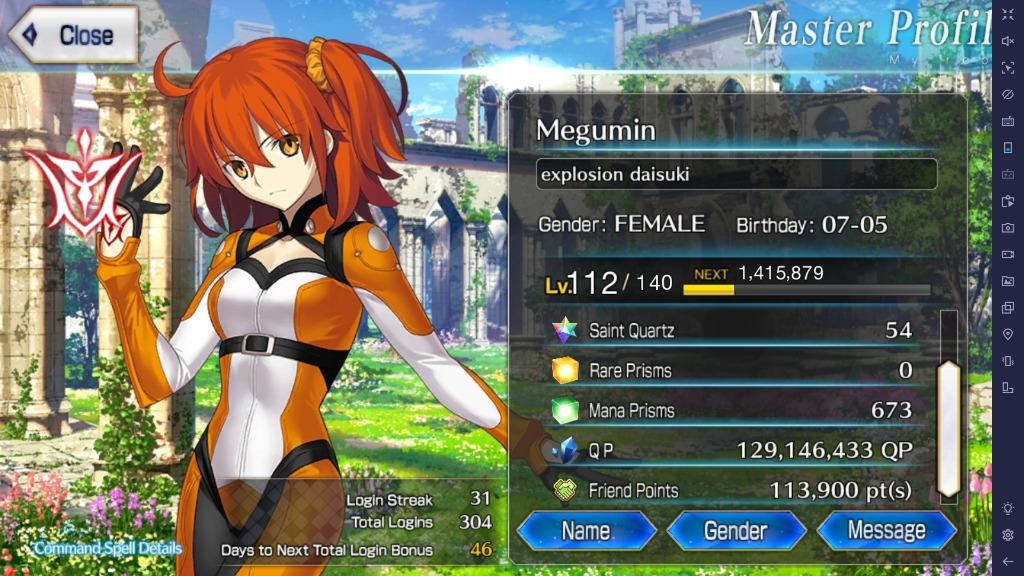Viewport: 1024px width, 576px height.
Task: Toggle the emulator lightbulb icon
Action: click(x=1008, y=508)
